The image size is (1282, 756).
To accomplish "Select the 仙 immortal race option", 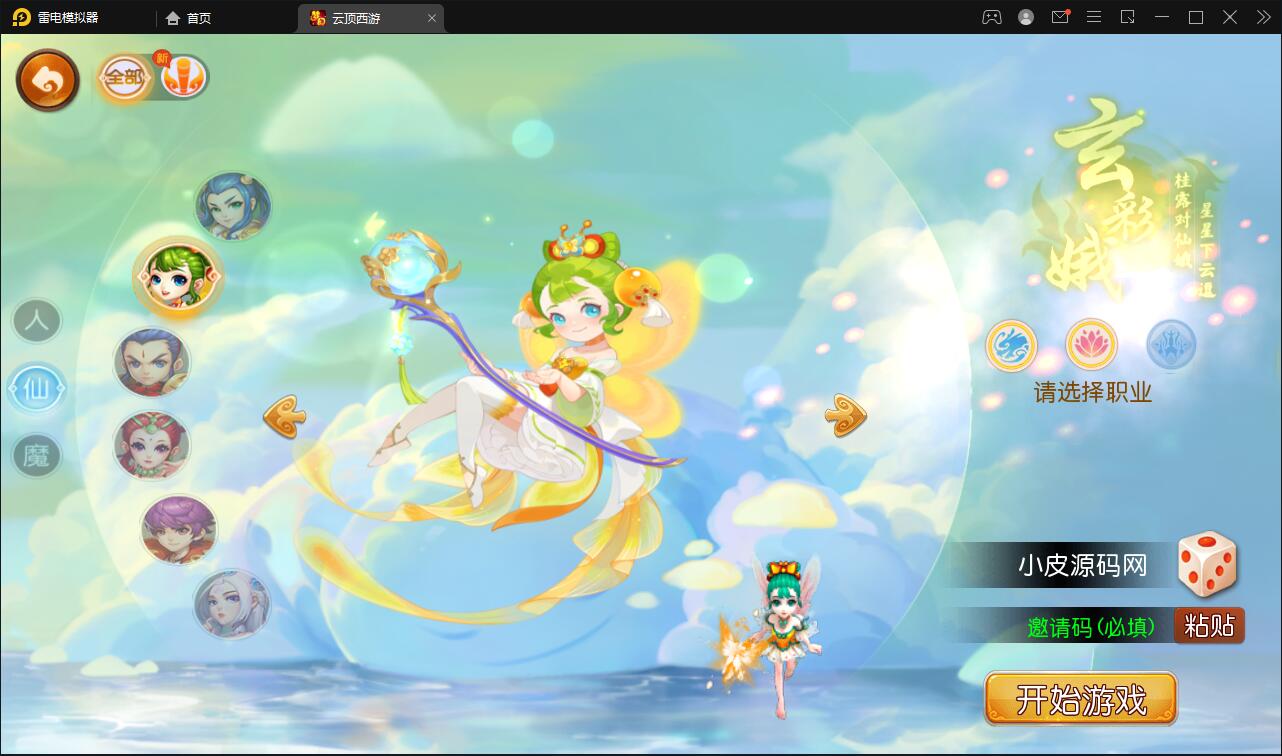I will pyautogui.click(x=38, y=390).
